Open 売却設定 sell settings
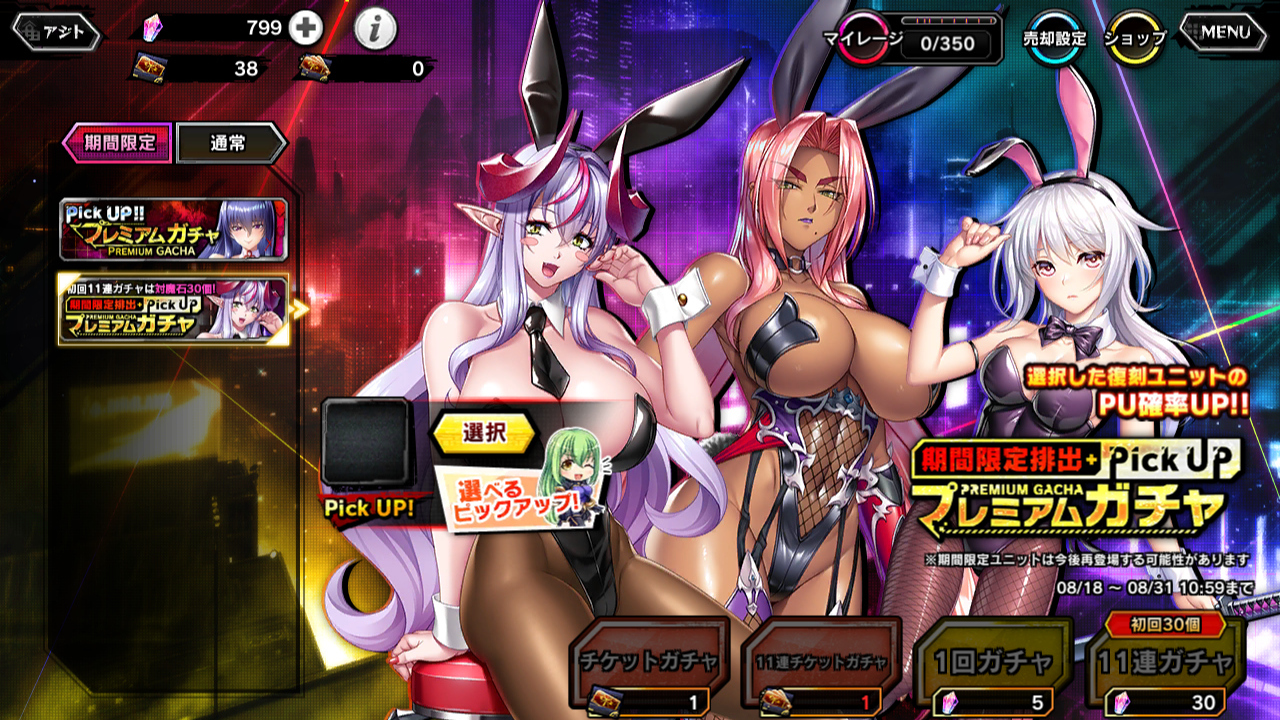1280x720 pixels. click(x=1054, y=38)
